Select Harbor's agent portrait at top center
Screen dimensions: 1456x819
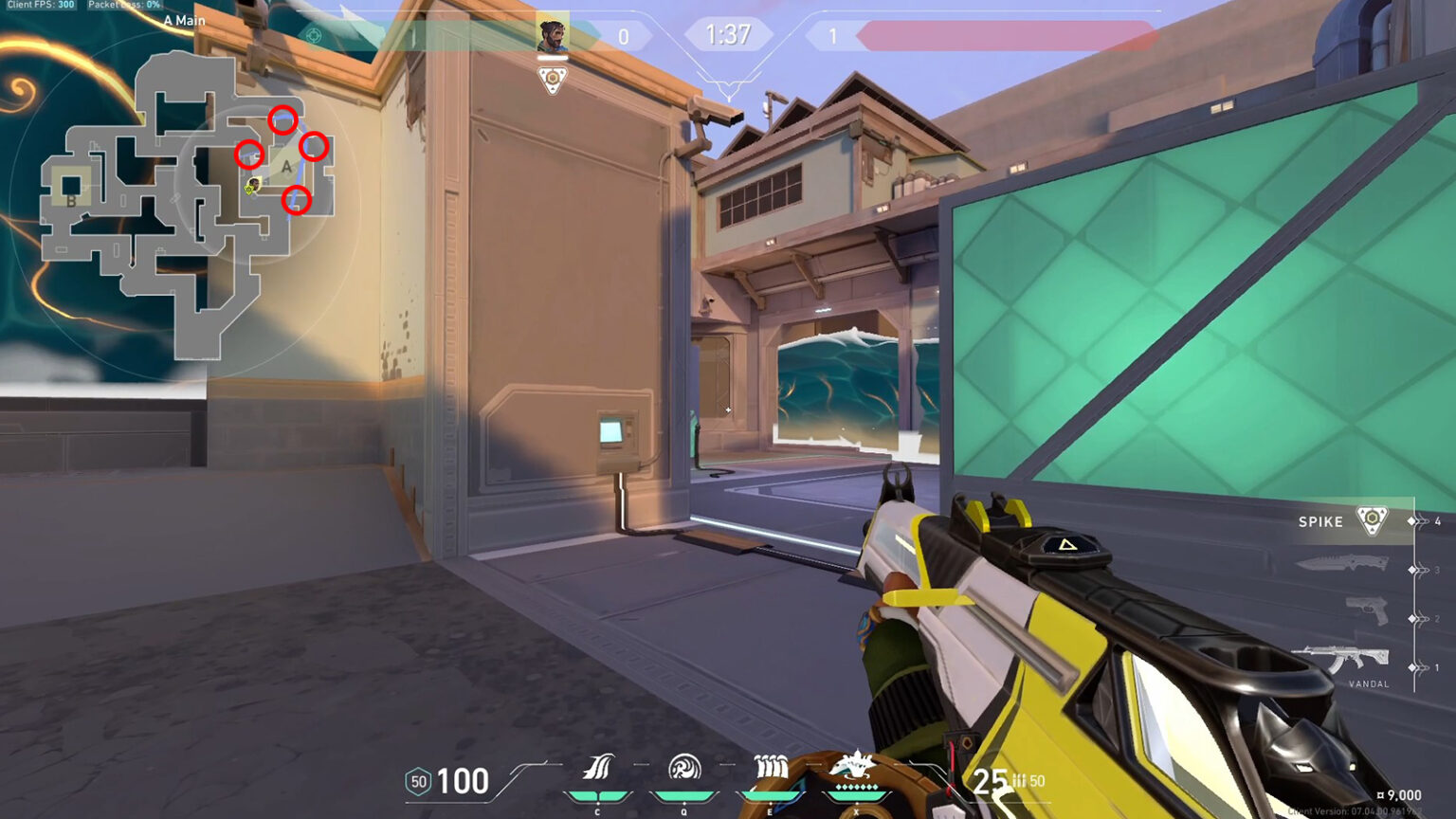[x=551, y=33]
